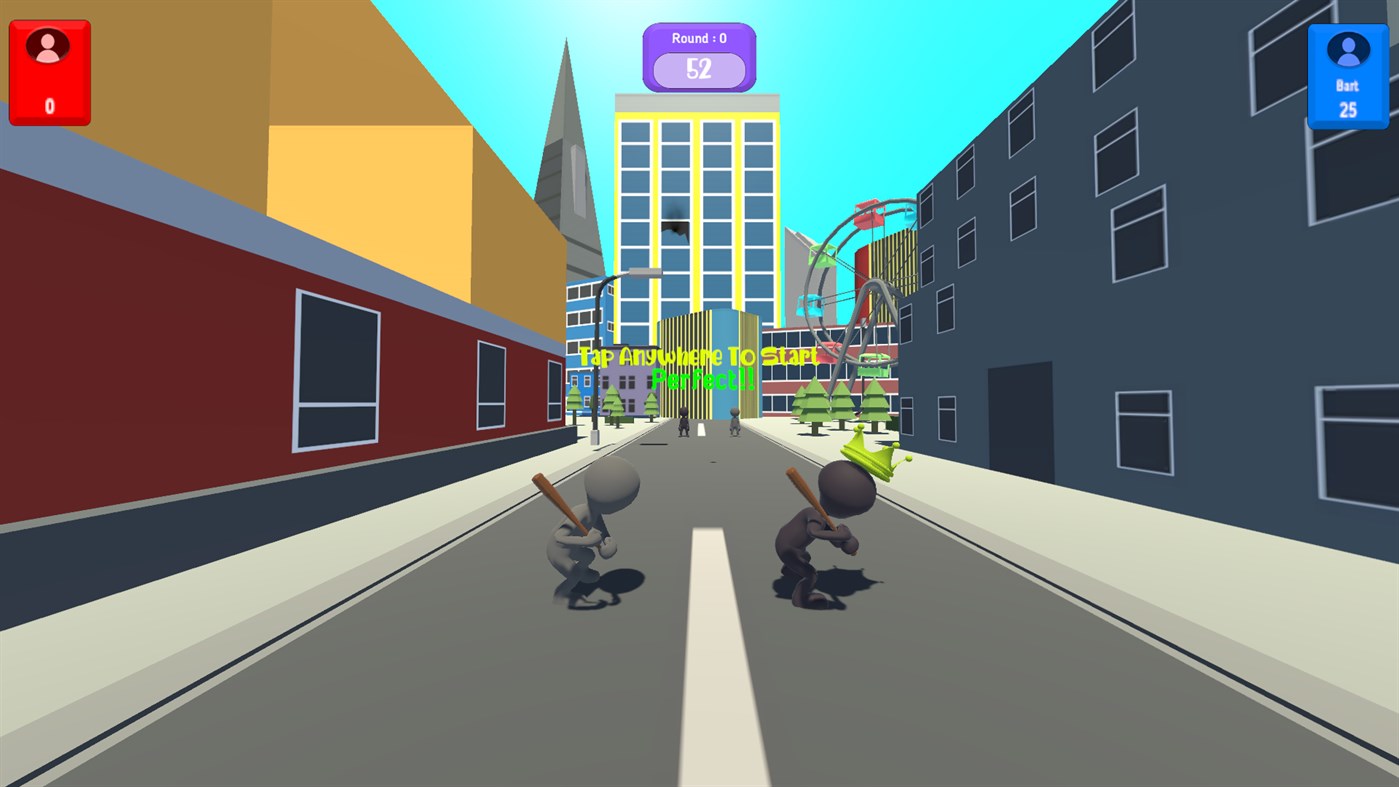Click the red player score card

pyautogui.click(x=49, y=72)
